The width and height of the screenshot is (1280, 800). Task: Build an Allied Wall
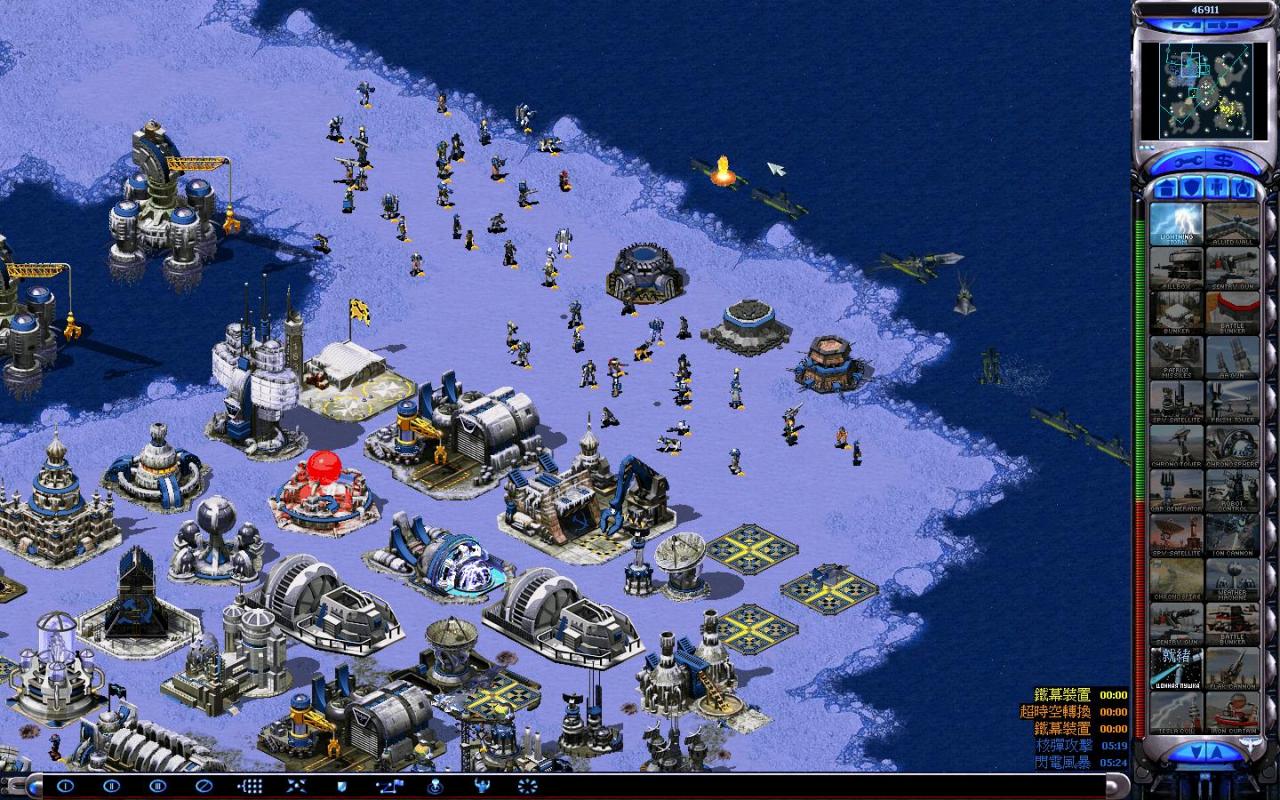point(1232,224)
